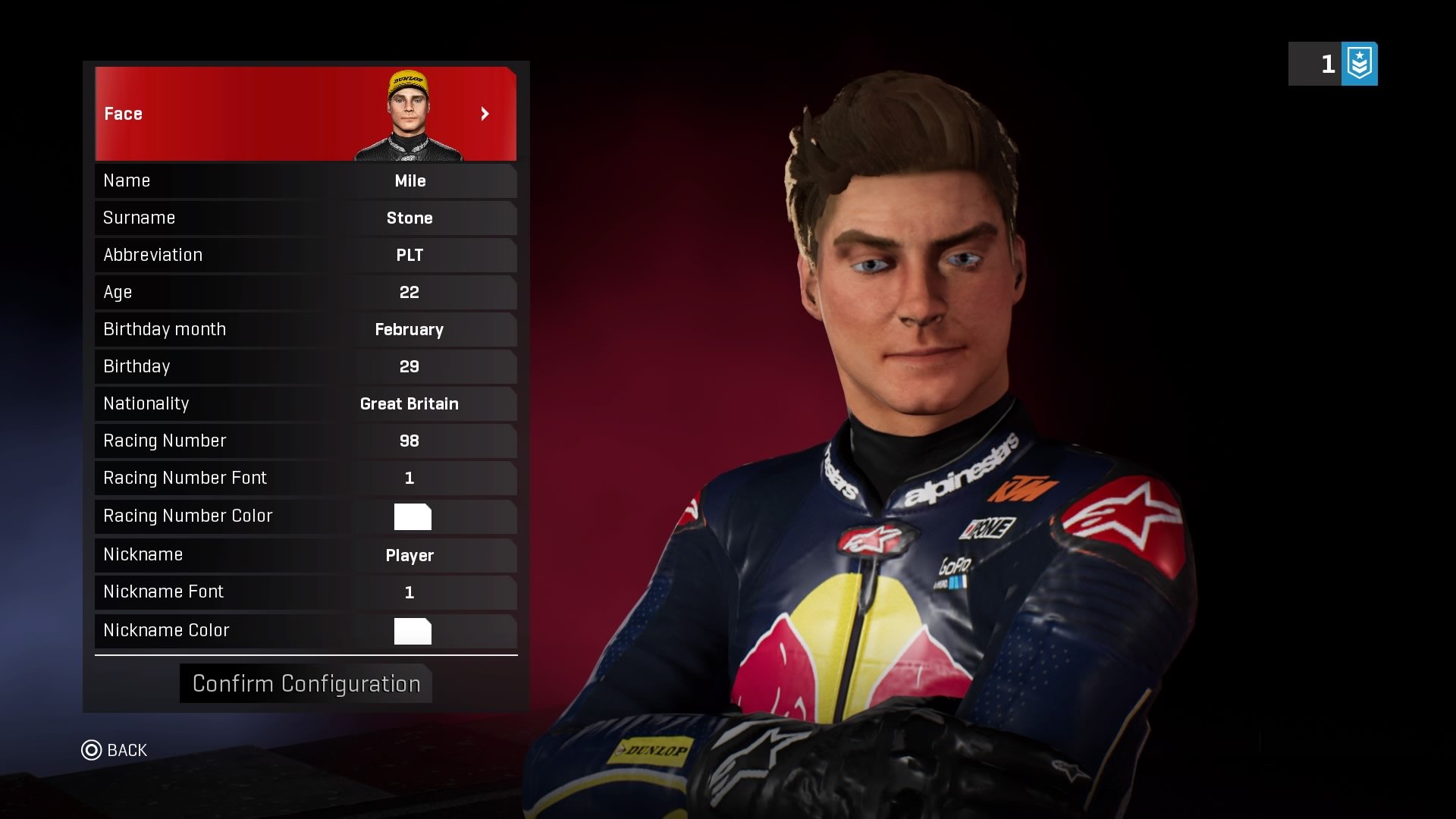Open the Racing Number Font selector
The height and width of the screenshot is (819, 1456).
click(409, 478)
